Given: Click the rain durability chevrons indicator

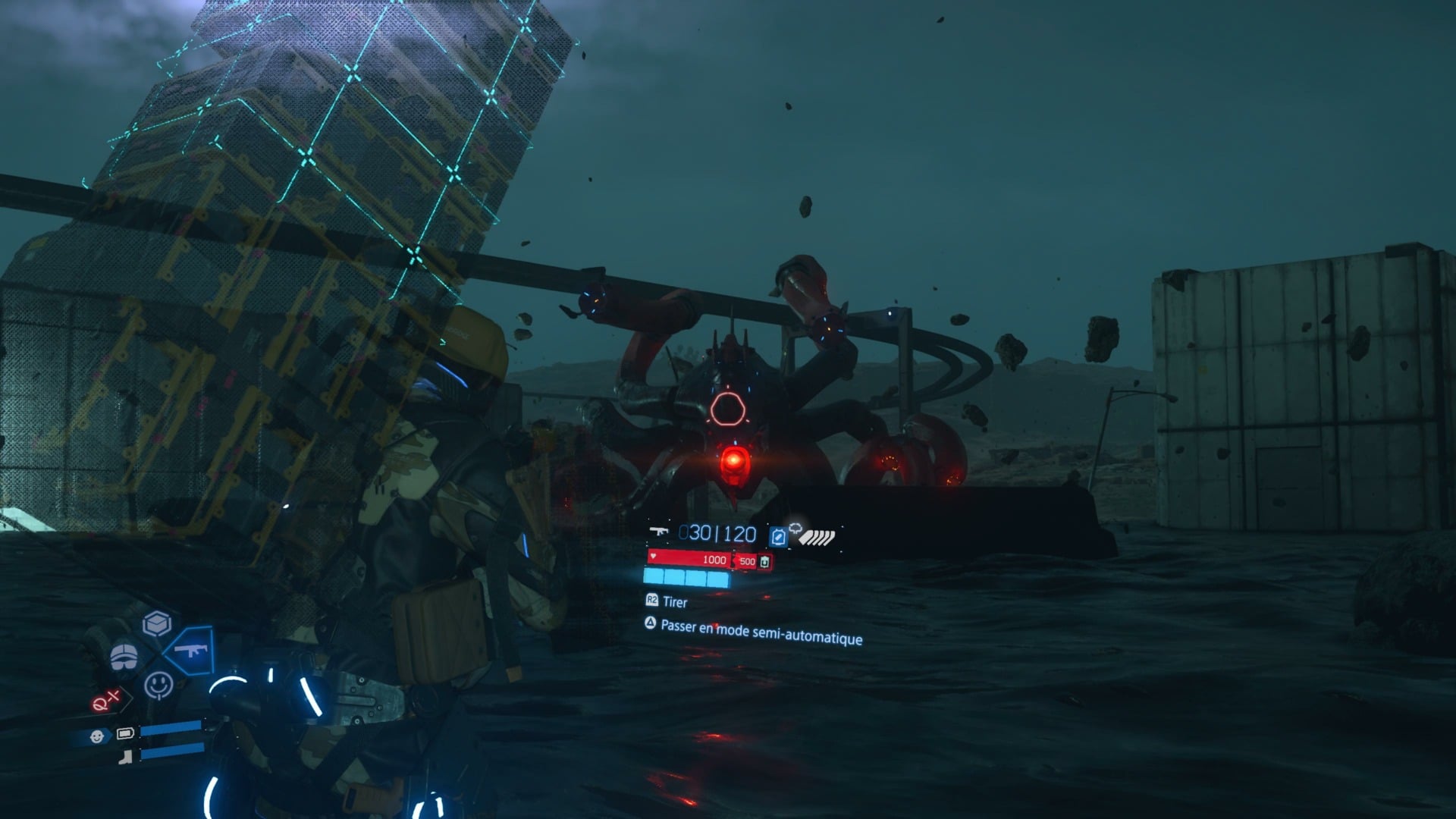Looking at the screenshot, I should (x=816, y=536).
